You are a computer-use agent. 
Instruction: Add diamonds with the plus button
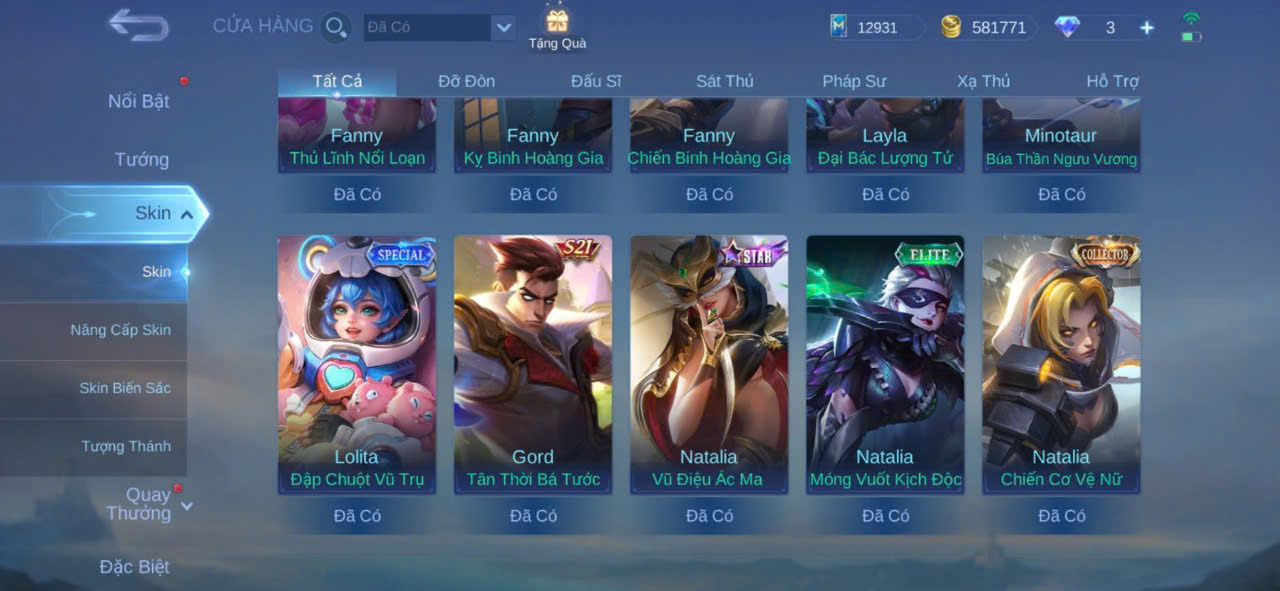[1147, 28]
